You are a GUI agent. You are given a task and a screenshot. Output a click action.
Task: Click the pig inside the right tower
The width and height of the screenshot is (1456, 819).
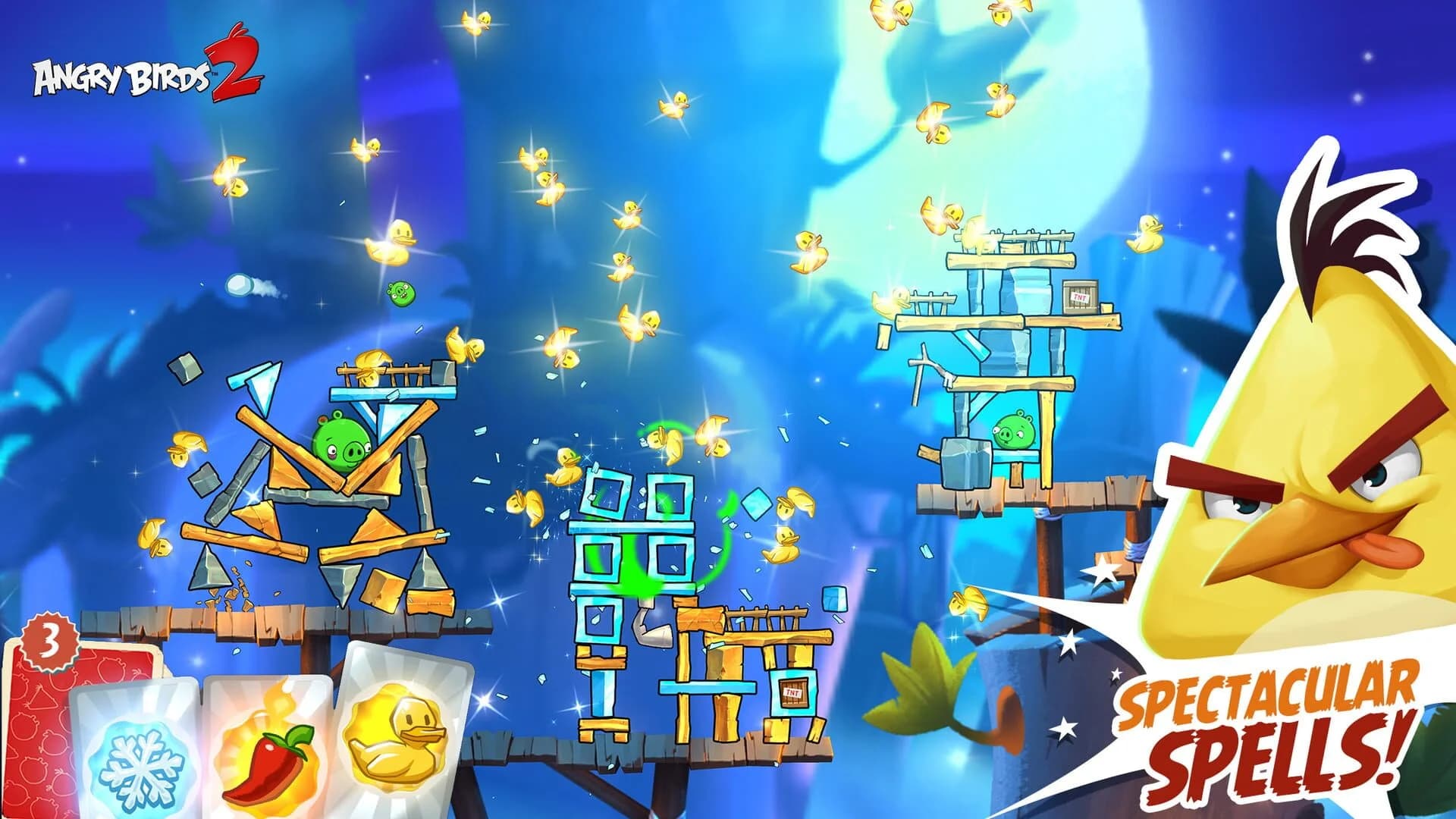point(1012,432)
